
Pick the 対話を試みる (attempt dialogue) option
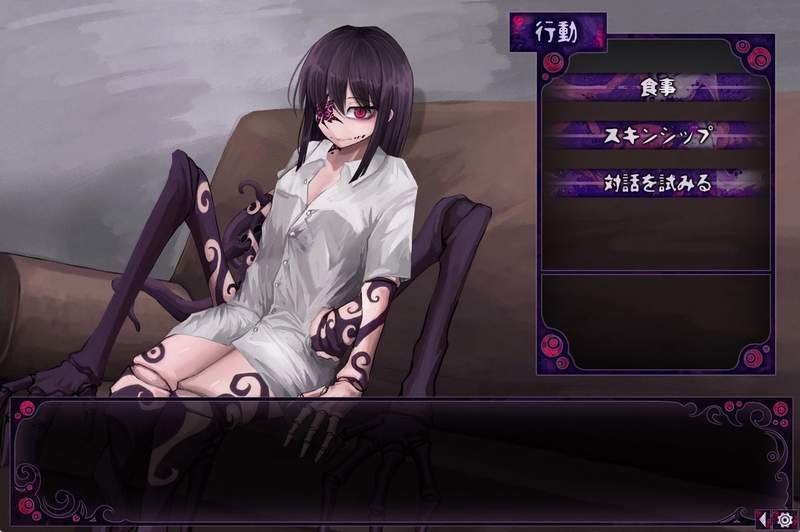(656, 183)
